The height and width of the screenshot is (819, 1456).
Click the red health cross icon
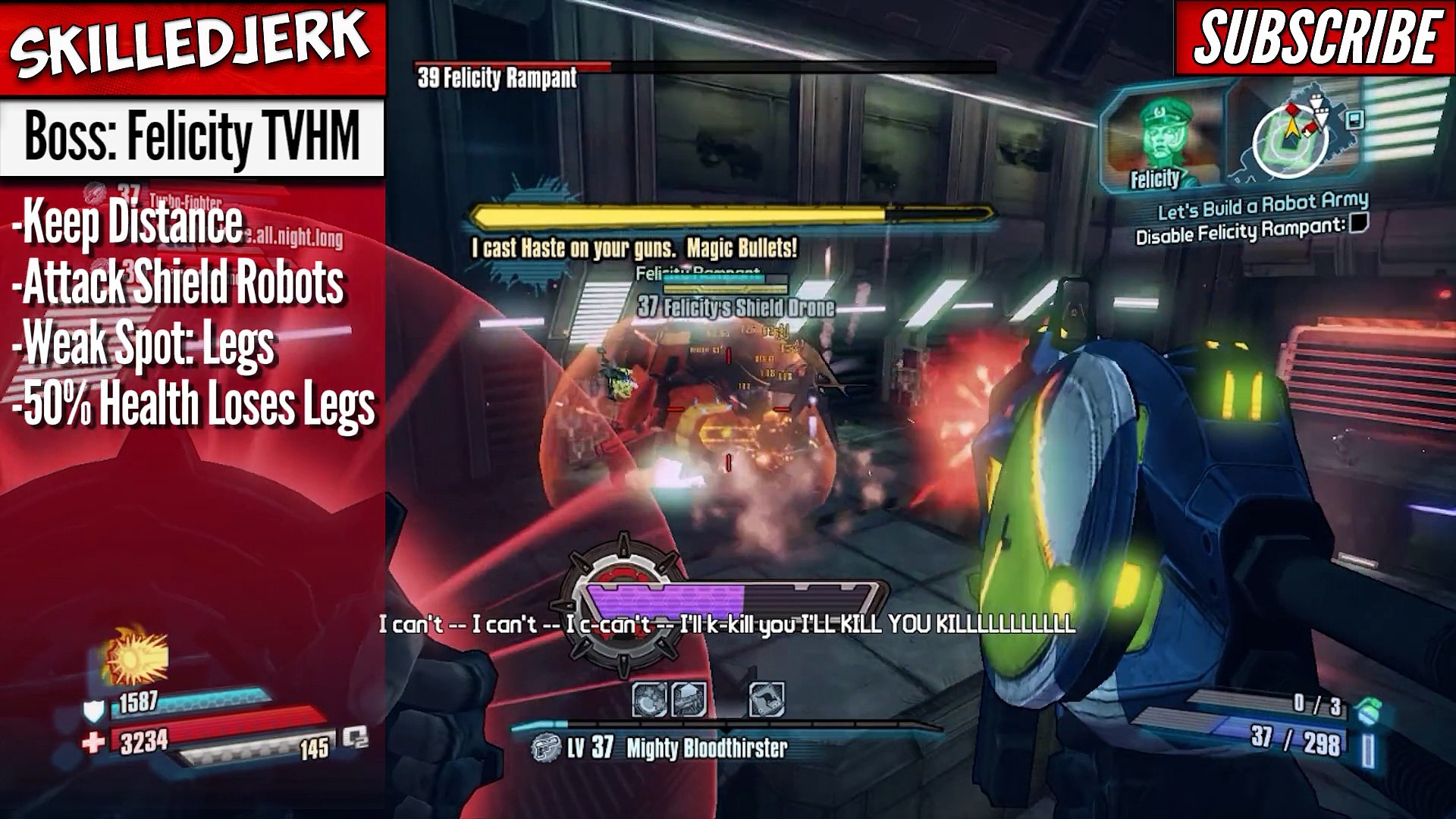[x=93, y=742]
